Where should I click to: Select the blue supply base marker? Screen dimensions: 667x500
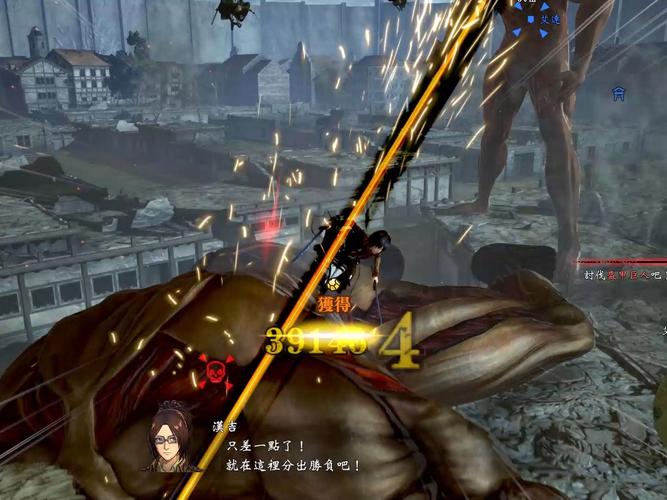coord(619,93)
